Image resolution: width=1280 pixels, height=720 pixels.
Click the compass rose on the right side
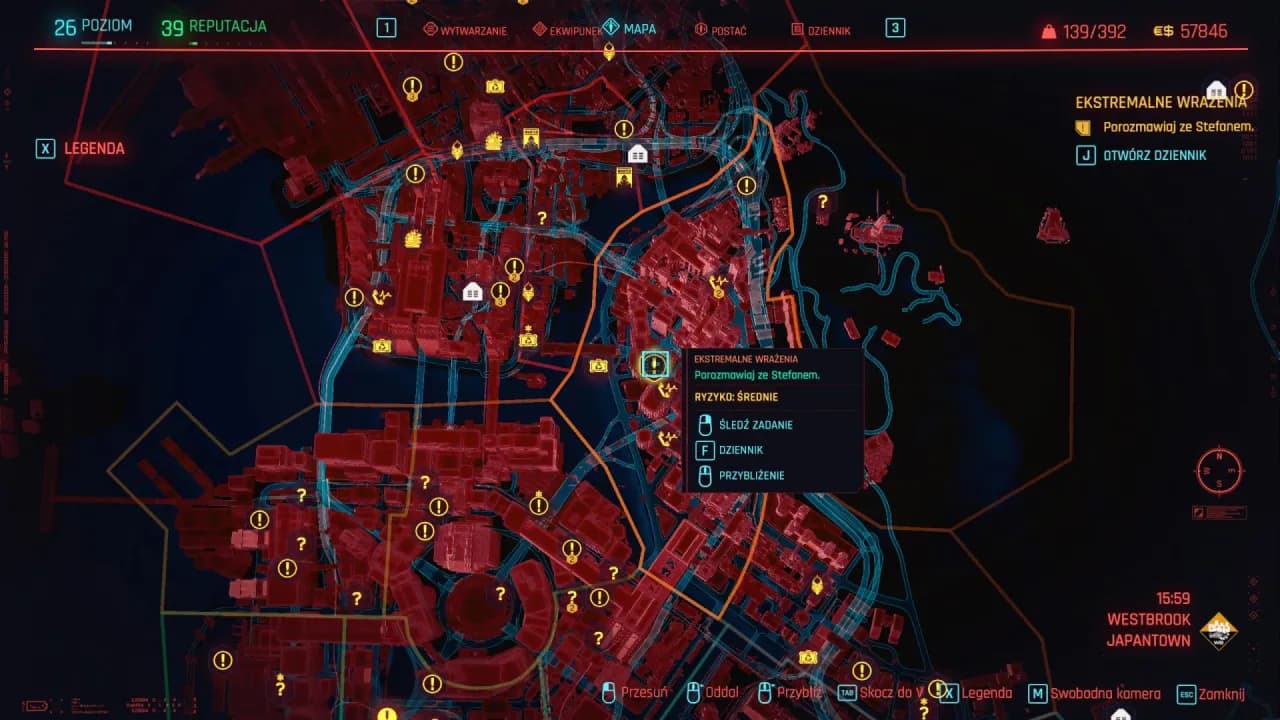tap(1218, 471)
